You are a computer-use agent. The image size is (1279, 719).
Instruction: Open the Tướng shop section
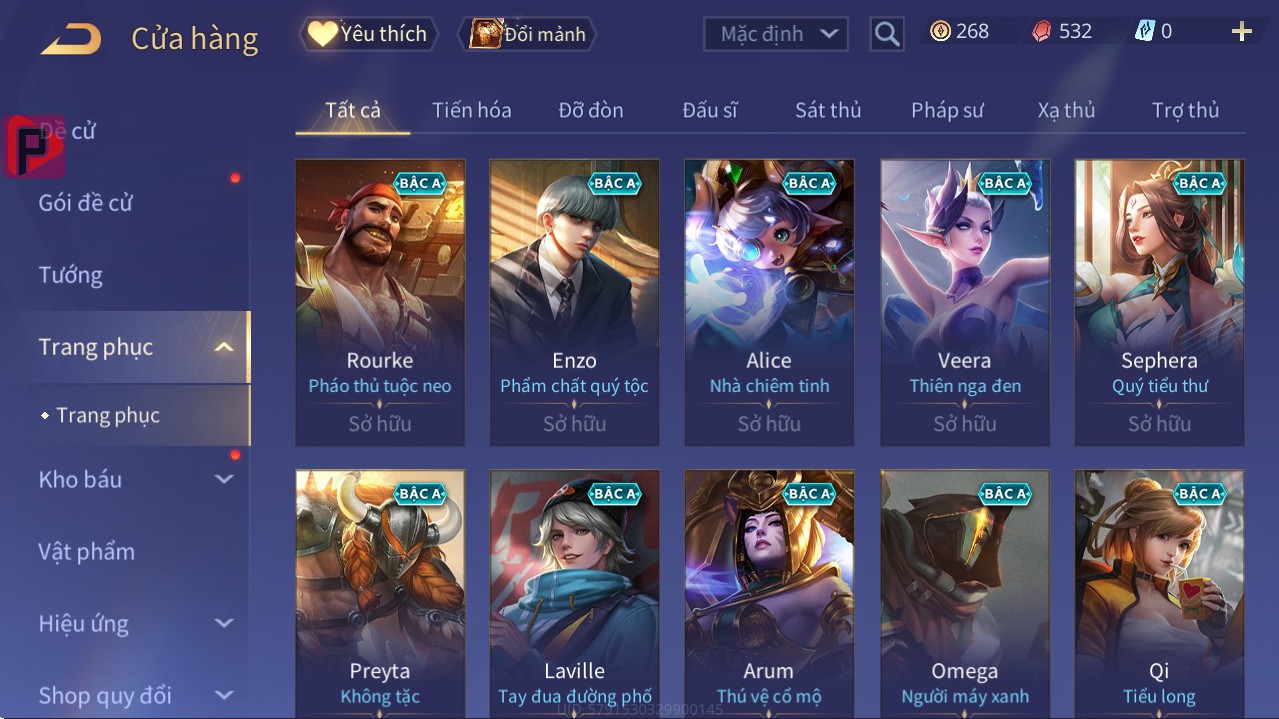click(x=71, y=275)
